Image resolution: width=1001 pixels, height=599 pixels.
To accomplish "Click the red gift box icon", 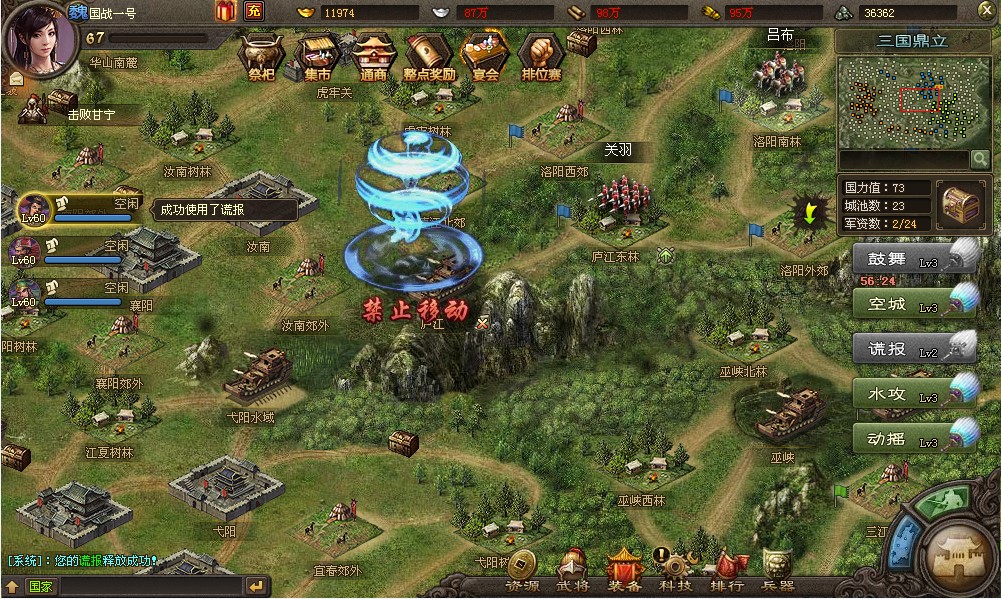I will tap(226, 12).
